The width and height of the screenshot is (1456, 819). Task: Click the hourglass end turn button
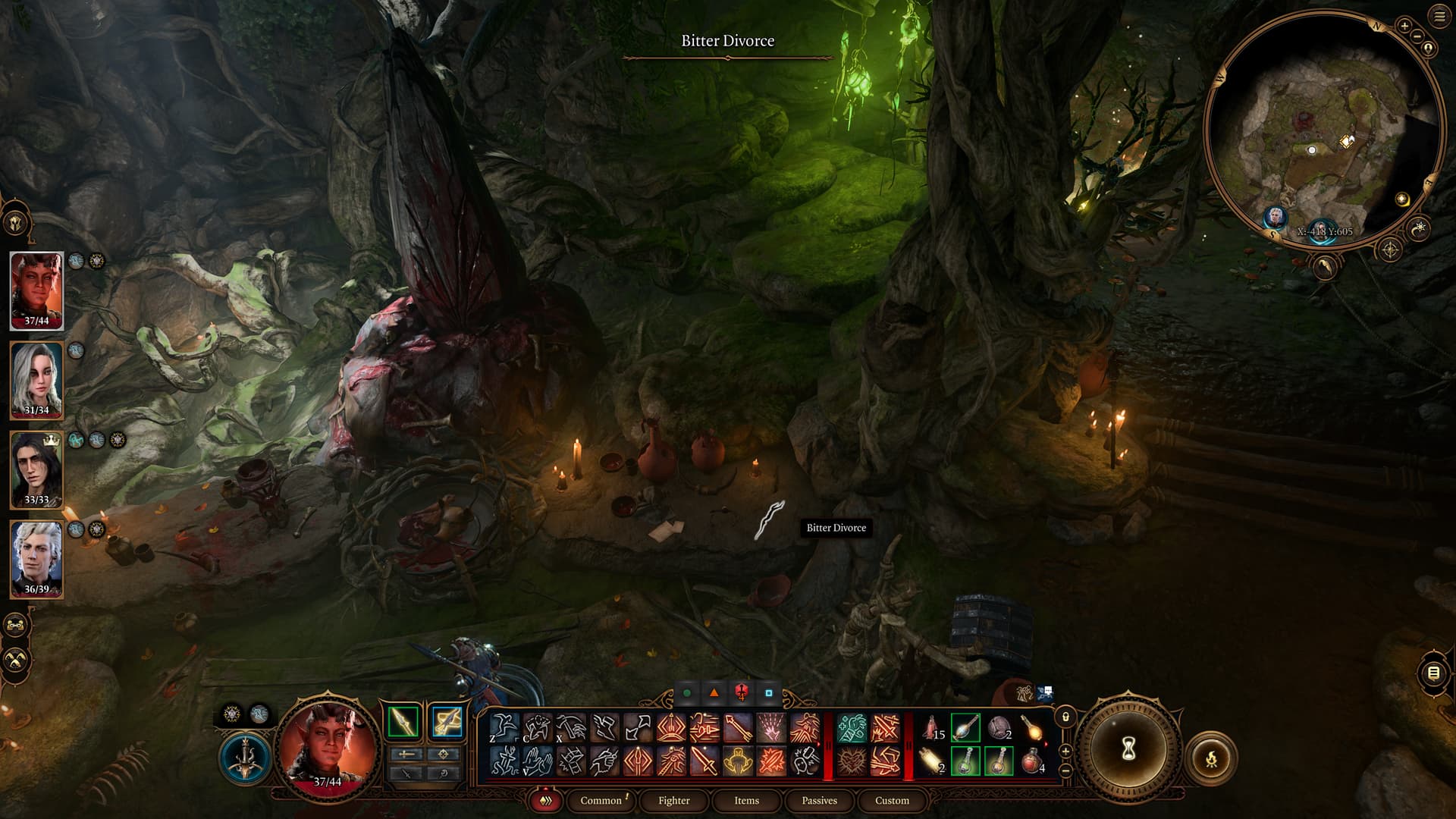[x=1128, y=749]
